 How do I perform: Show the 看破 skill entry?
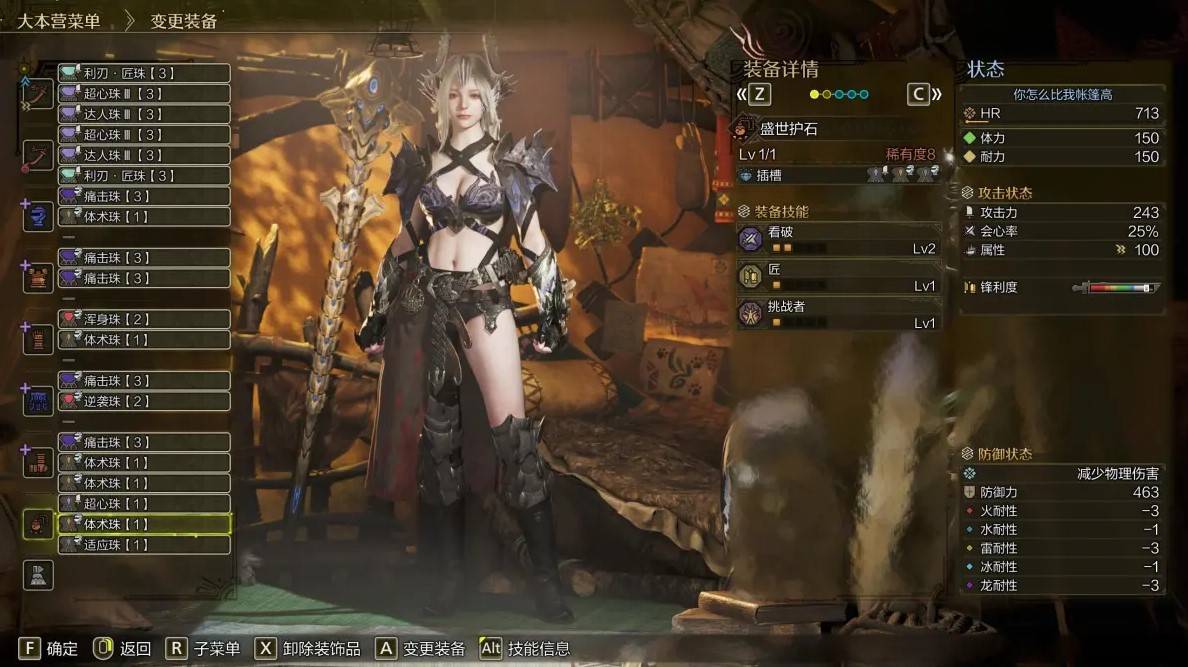(839, 239)
